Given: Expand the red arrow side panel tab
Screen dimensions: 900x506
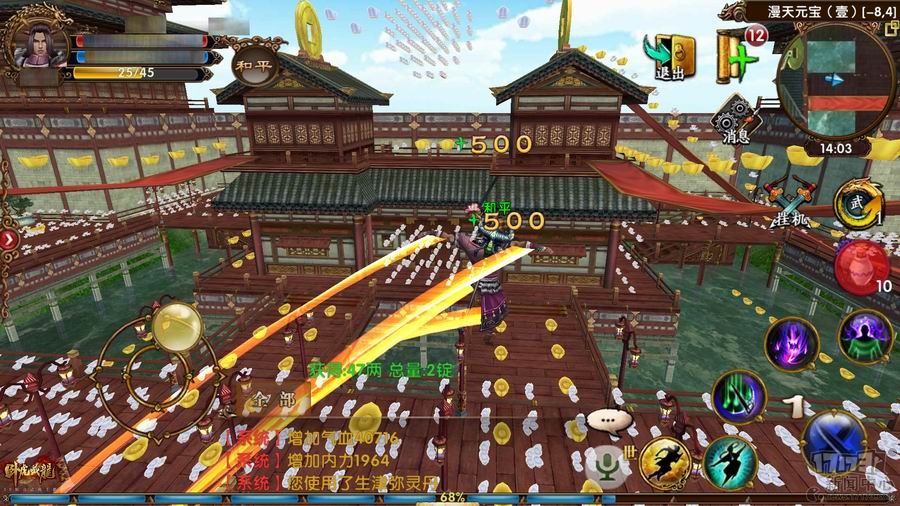Looking at the screenshot, I should [8, 239].
